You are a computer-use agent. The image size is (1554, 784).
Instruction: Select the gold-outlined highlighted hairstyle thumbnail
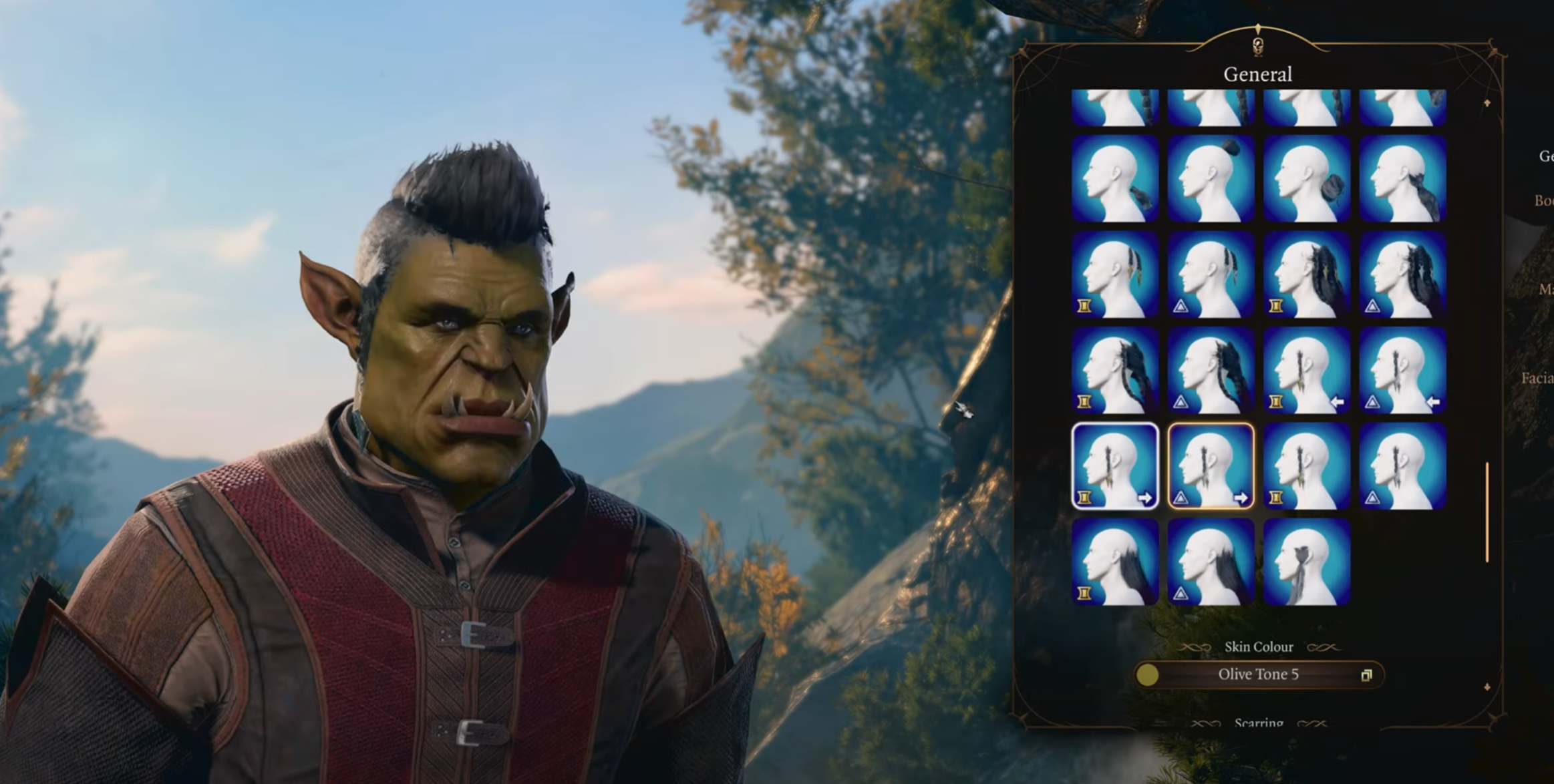(1211, 466)
